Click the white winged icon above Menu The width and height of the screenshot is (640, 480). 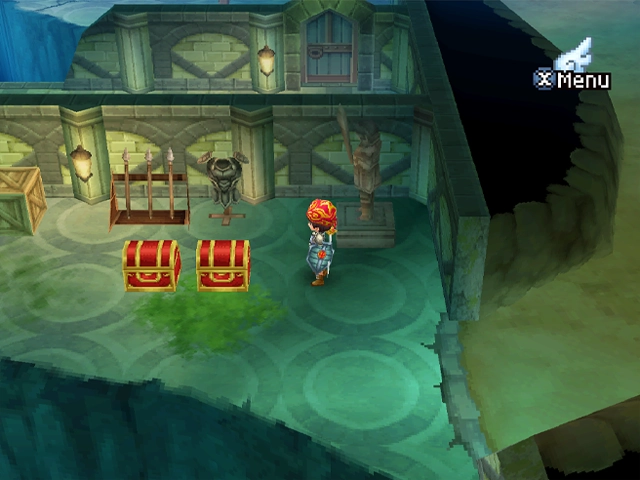(576, 54)
